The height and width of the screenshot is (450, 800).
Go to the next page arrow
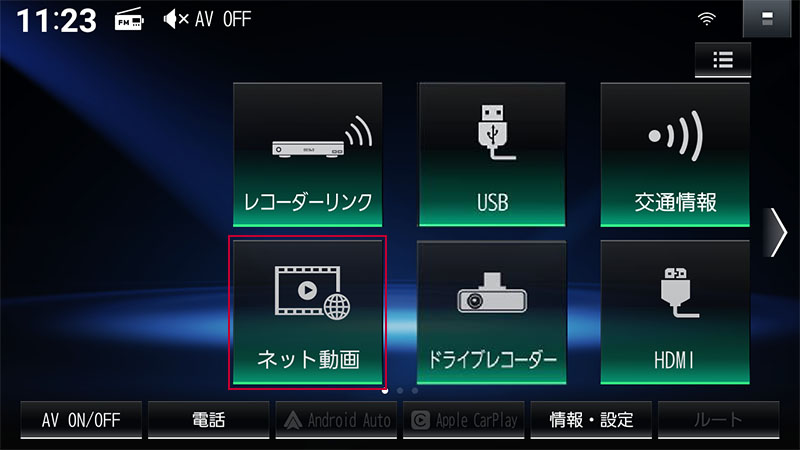[777, 234]
